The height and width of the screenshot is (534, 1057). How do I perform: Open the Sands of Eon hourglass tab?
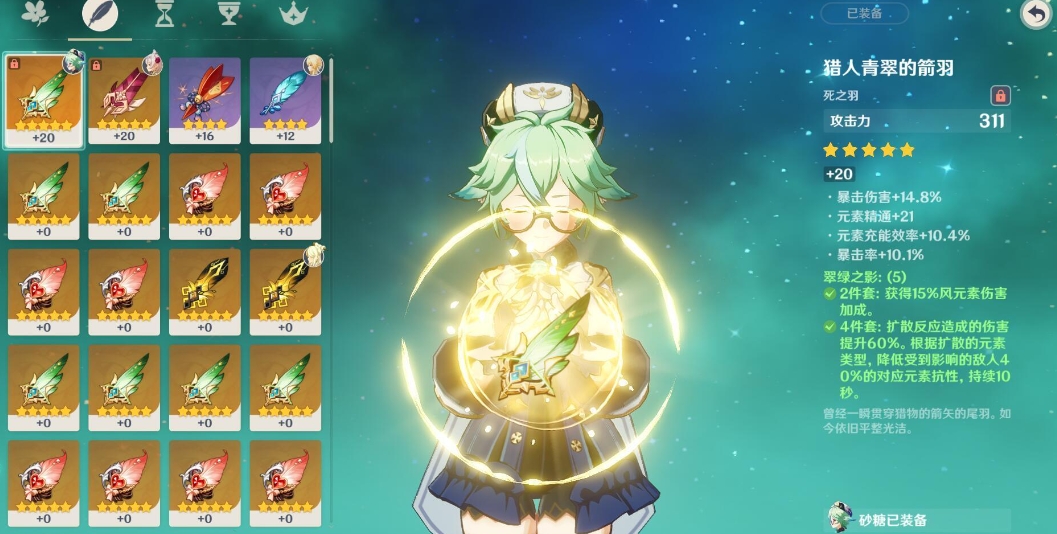pos(165,14)
